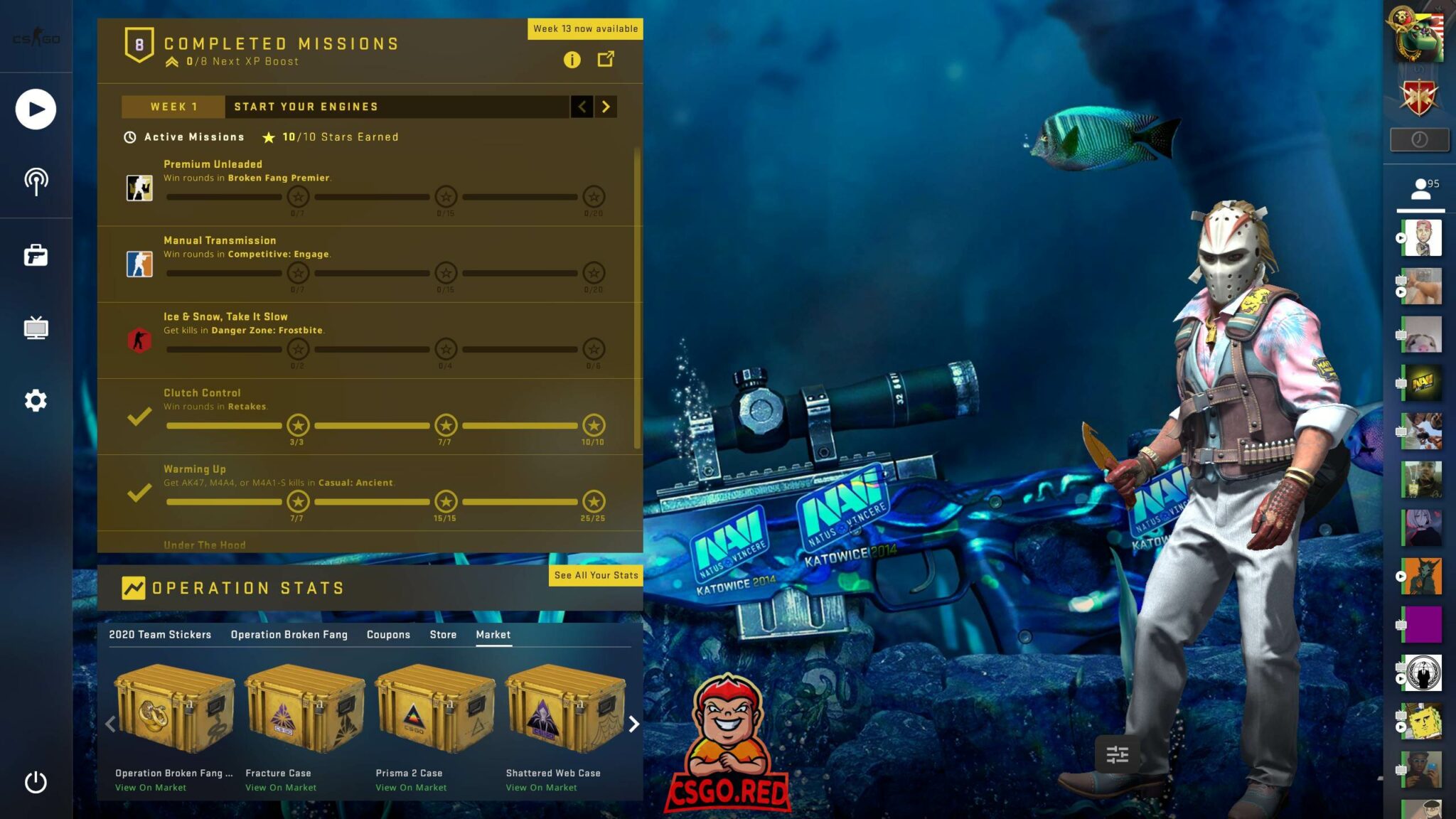Image resolution: width=1456 pixels, height=819 pixels.
Task: View Prisma 2 Case on Market
Action: [411, 788]
